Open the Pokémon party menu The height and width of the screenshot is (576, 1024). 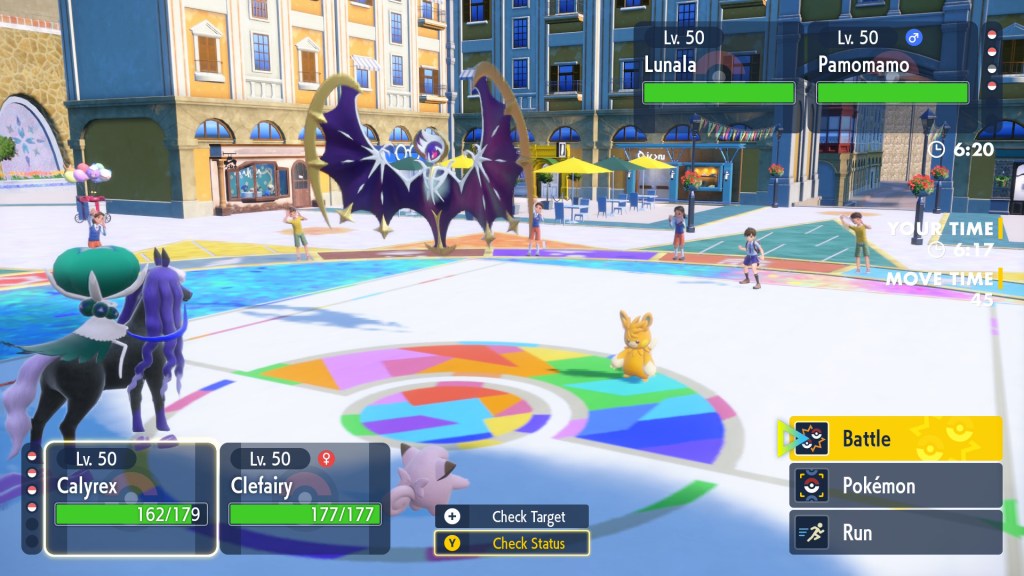click(x=895, y=486)
